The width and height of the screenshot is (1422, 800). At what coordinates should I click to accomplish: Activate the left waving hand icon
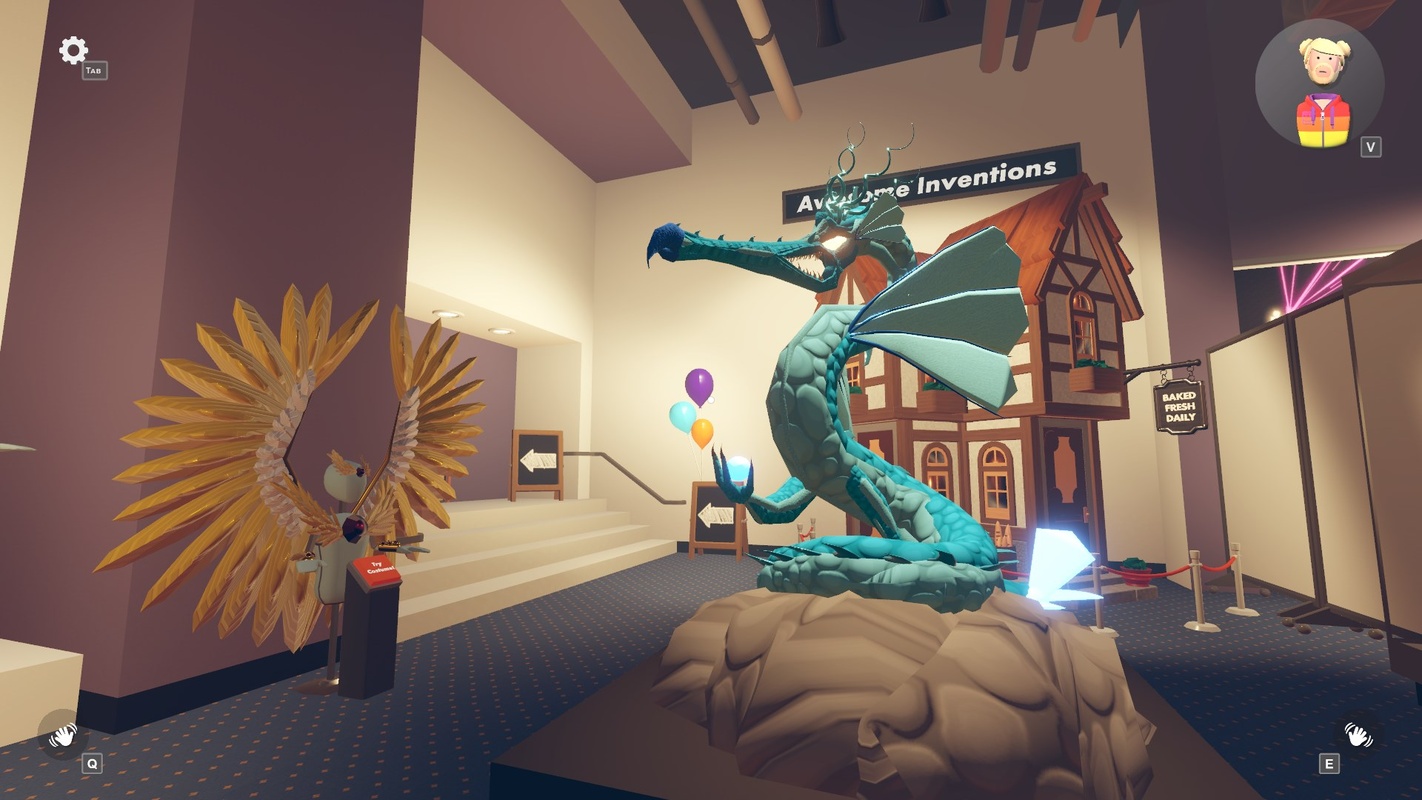point(63,735)
